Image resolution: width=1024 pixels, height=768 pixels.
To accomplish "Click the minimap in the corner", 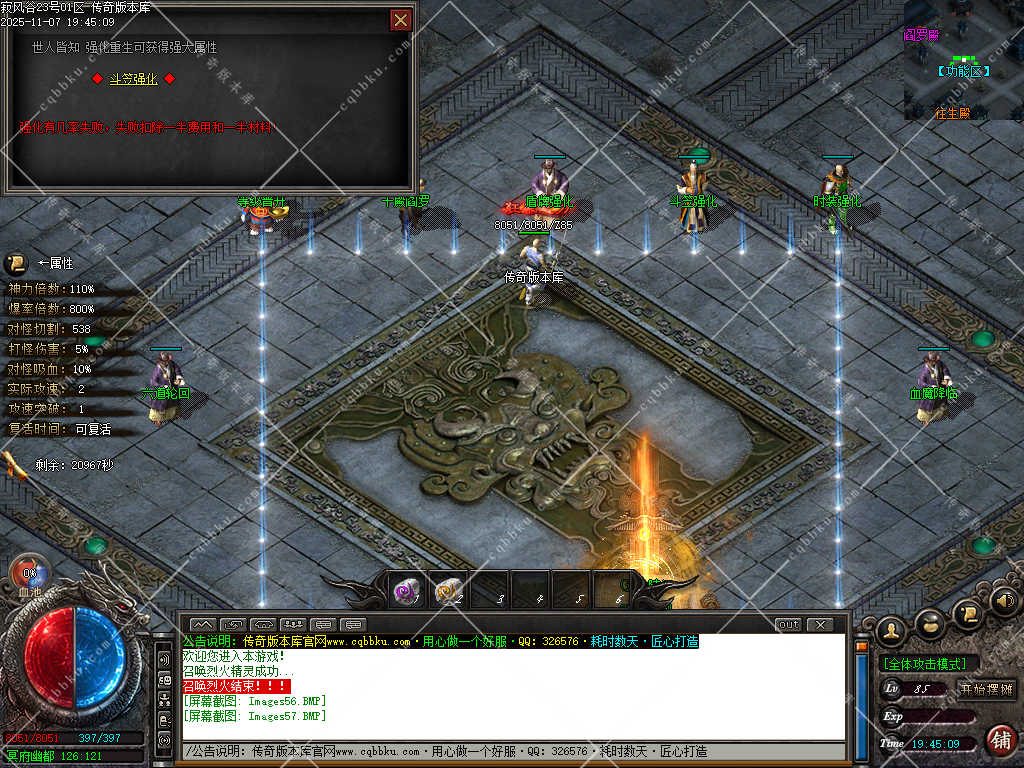I will [x=963, y=60].
